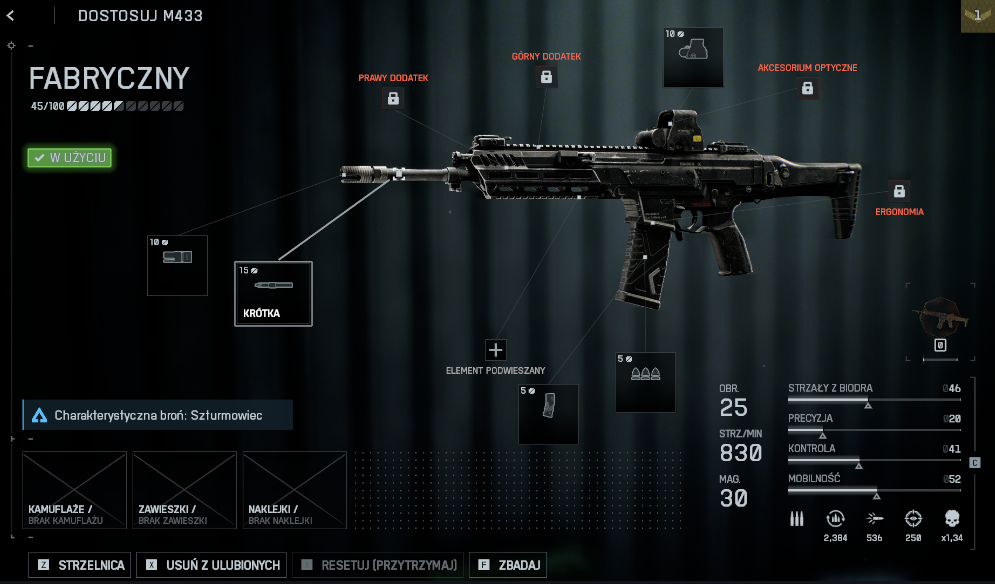The width and height of the screenshot is (995, 584).
Task: Open the Strzelnica firing range
Action: (81, 566)
